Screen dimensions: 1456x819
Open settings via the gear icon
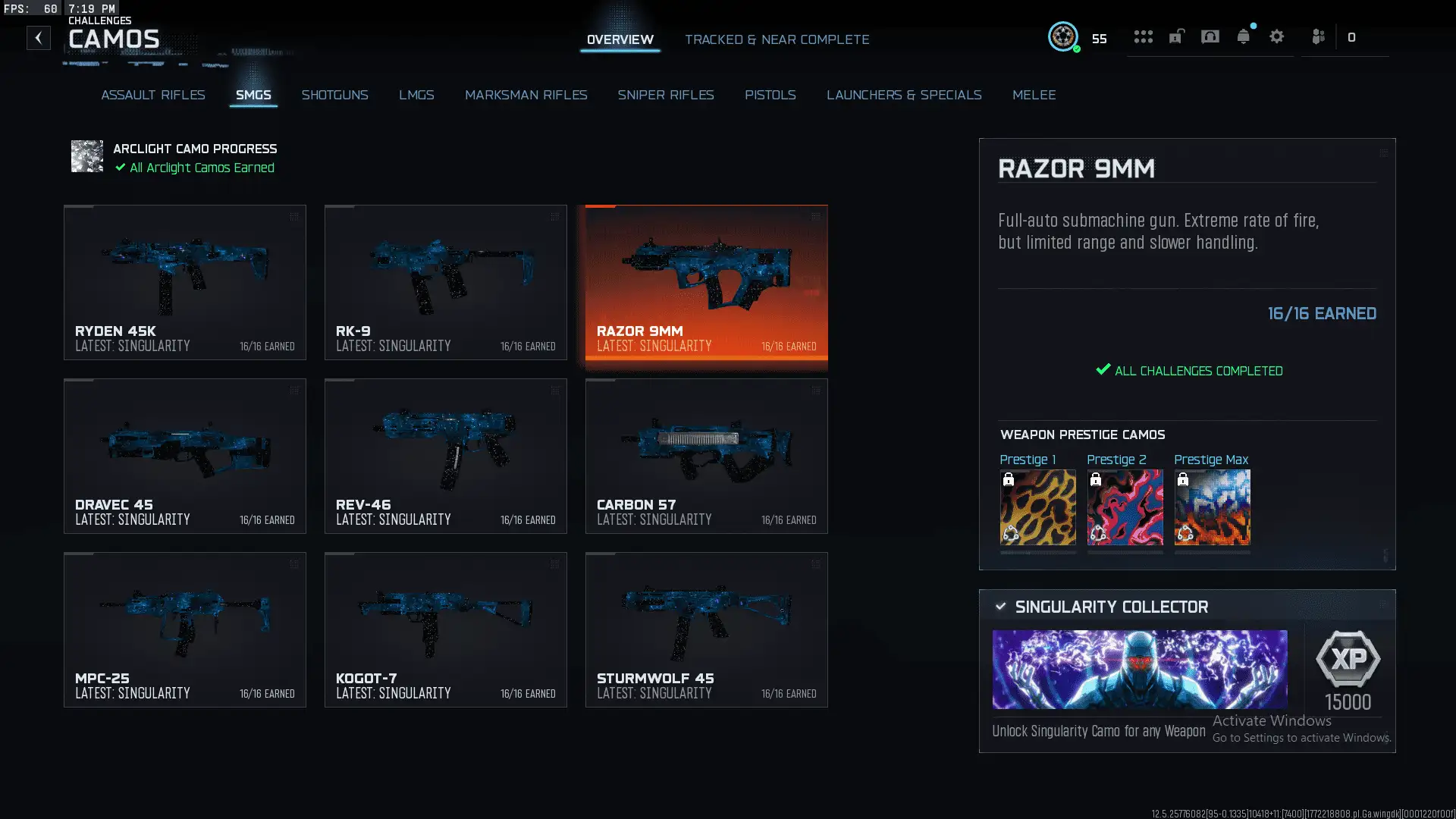click(x=1276, y=36)
